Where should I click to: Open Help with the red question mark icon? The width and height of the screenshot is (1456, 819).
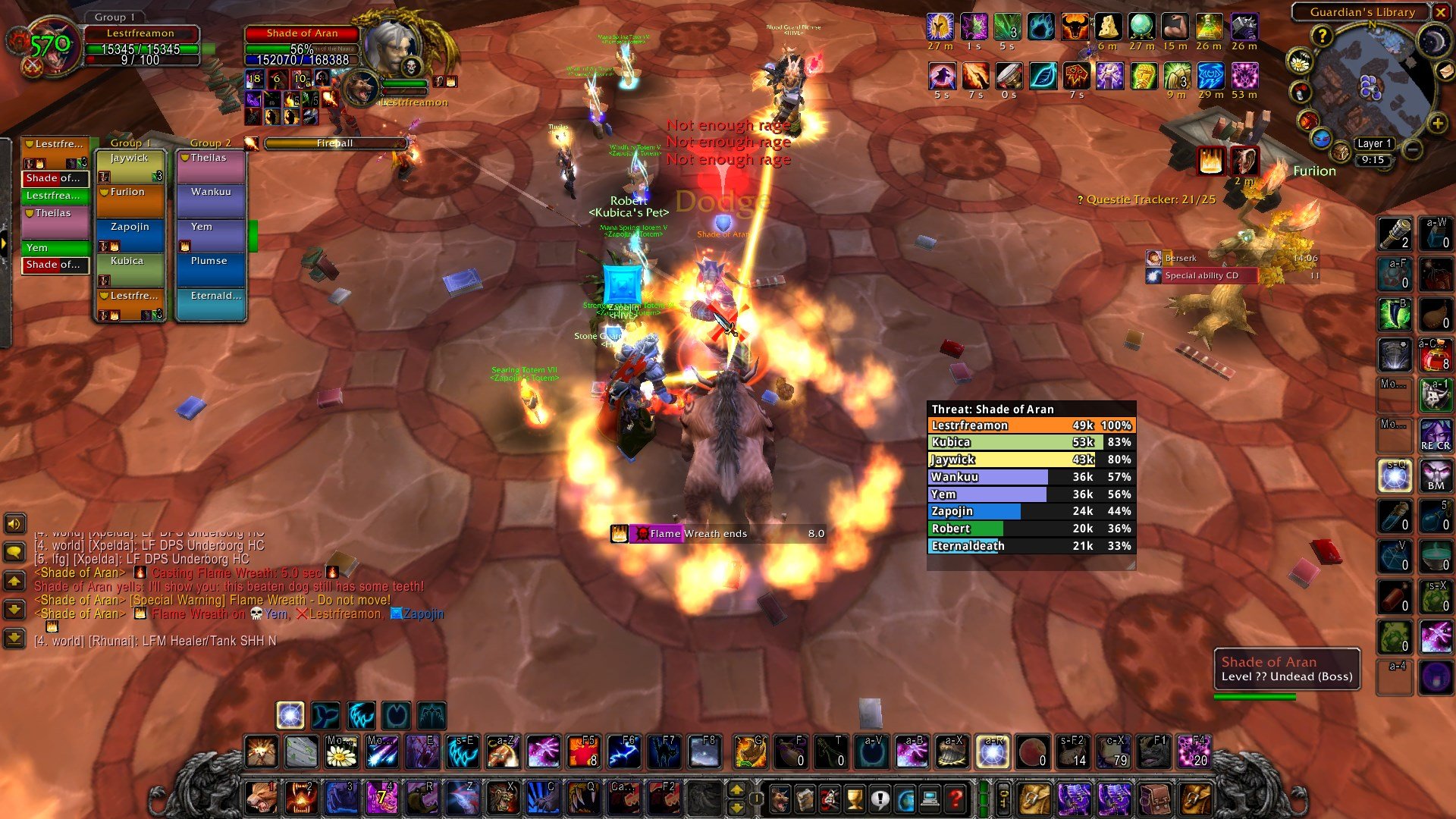pyautogui.click(x=956, y=797)
